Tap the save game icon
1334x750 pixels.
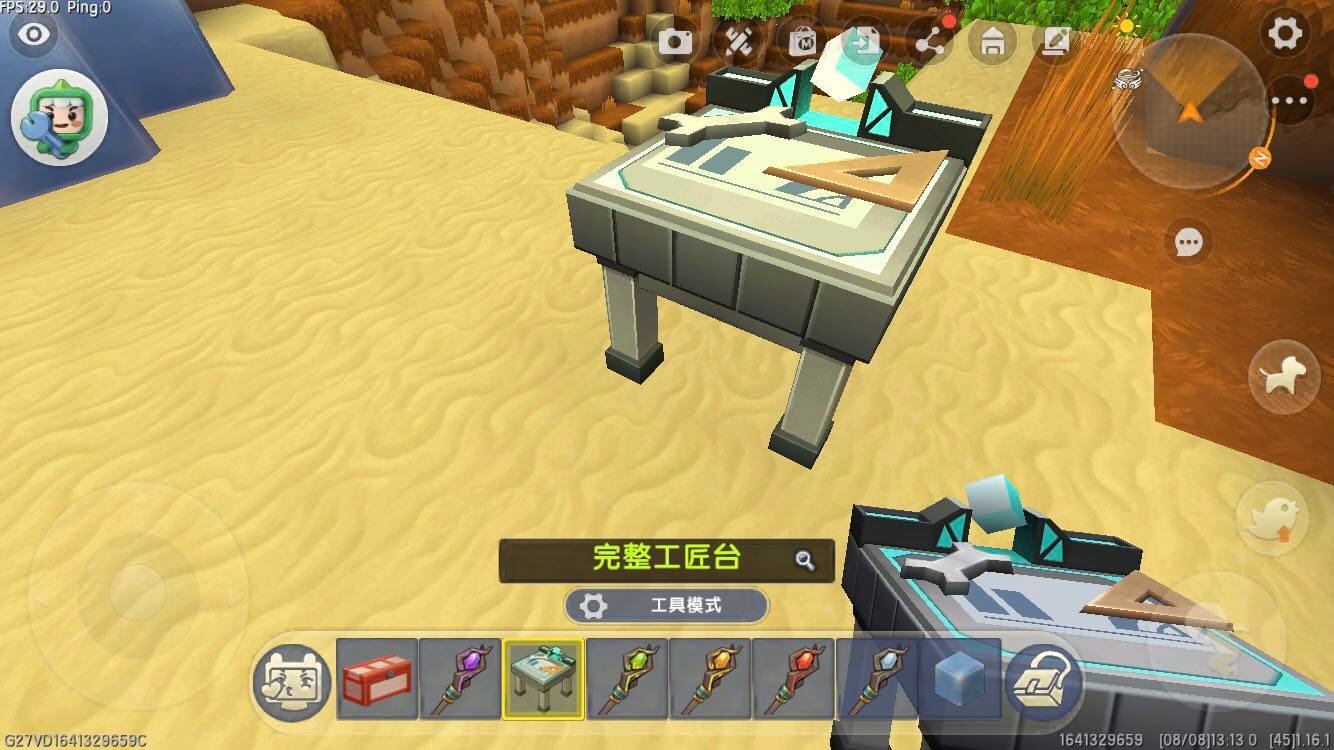867,41
